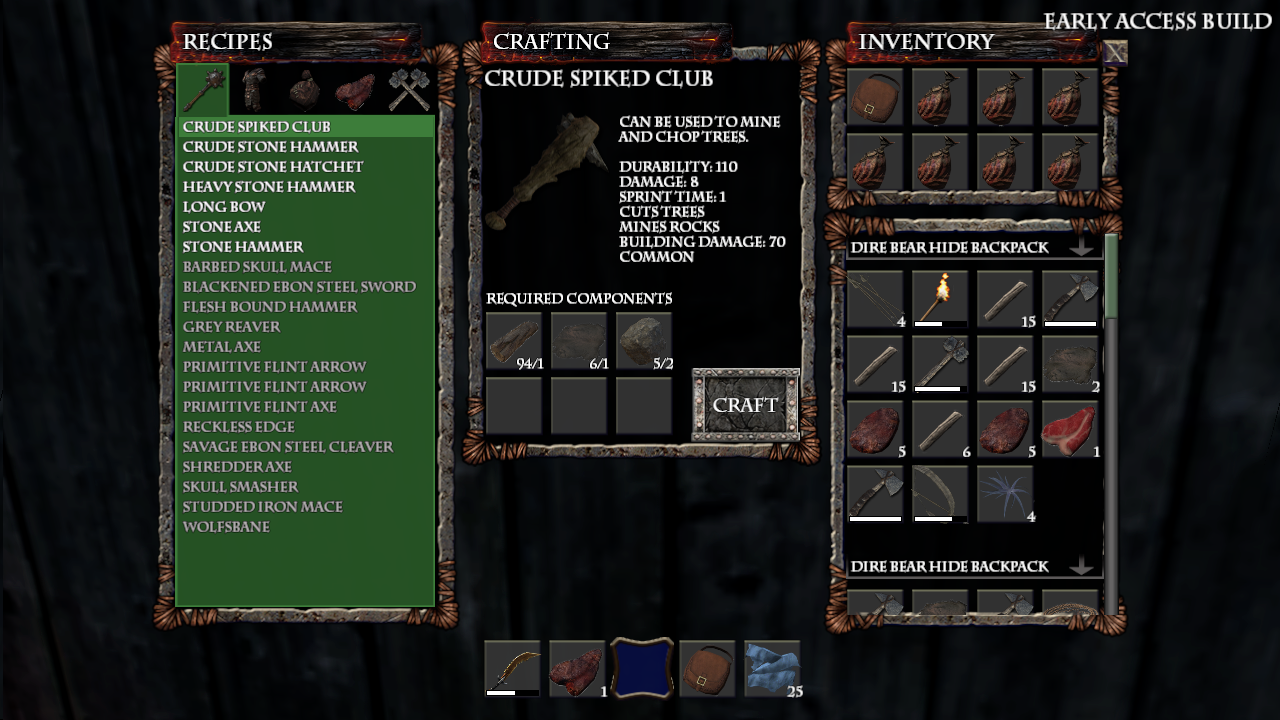Screen dimensions: 1280x720
Task: View the food recipes category
Action: (x=355, y=88)
